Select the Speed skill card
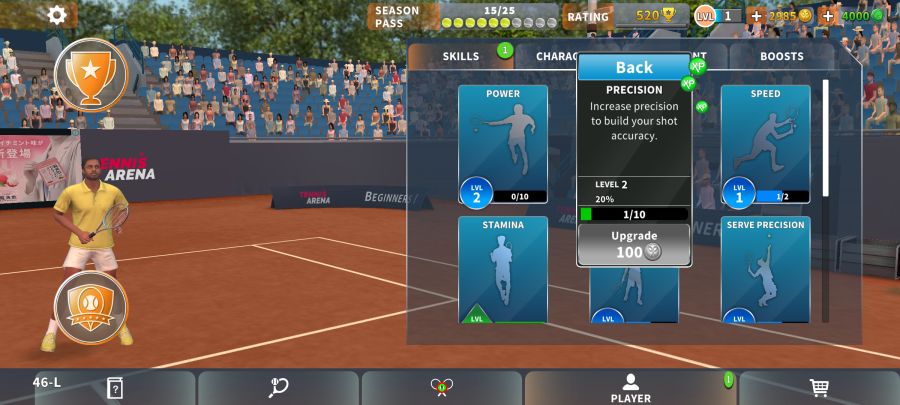The height and width of the screenshot is (405, 900). pos(765,144)
